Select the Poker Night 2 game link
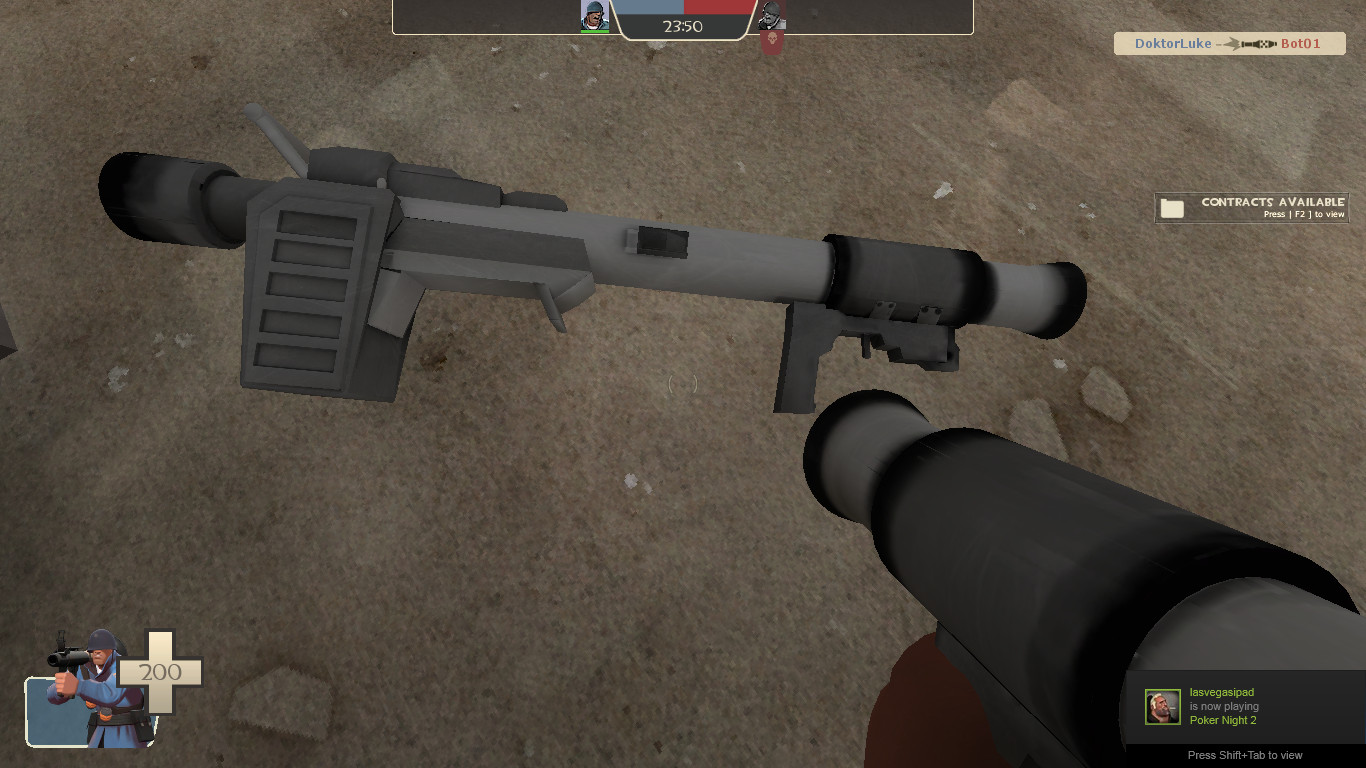Viewport: 1366px width, 768px height. (1224, 720)
